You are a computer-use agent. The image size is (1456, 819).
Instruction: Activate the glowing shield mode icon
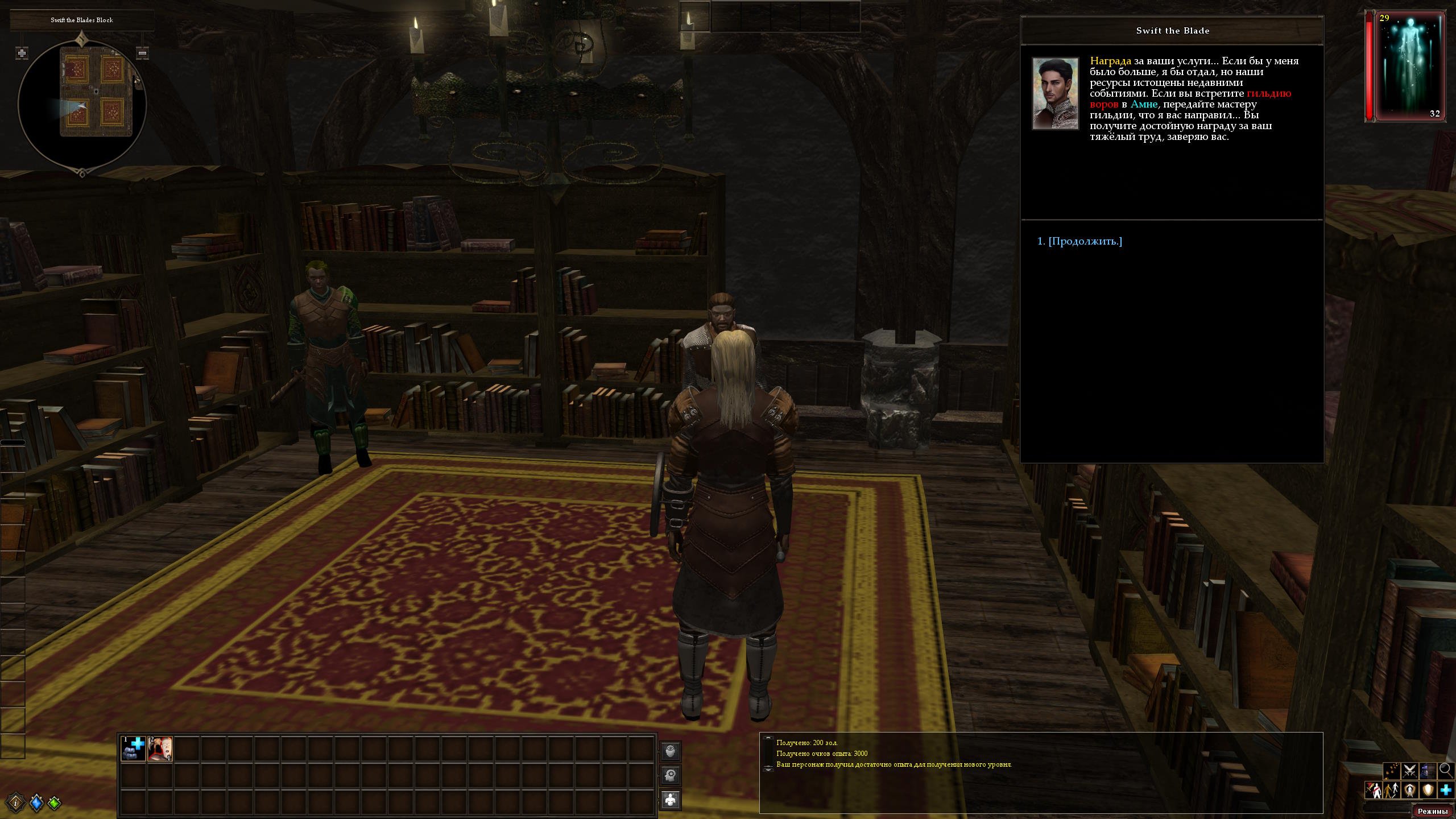click(x=1428, y=790)
